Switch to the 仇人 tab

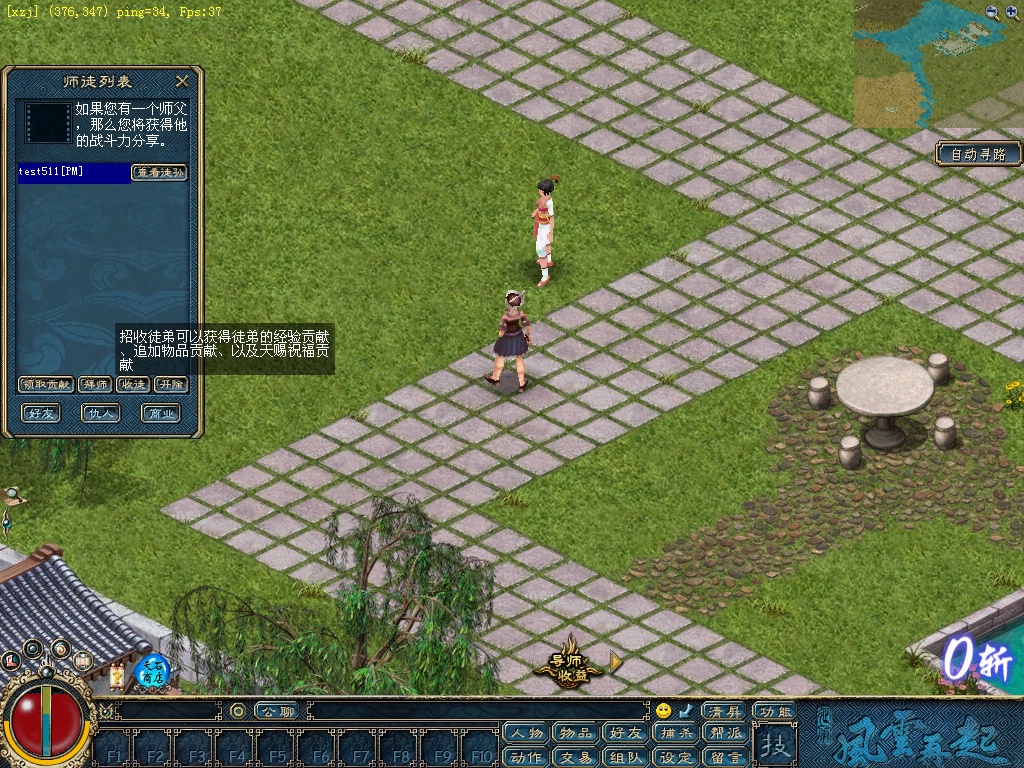tap(101, 412)
